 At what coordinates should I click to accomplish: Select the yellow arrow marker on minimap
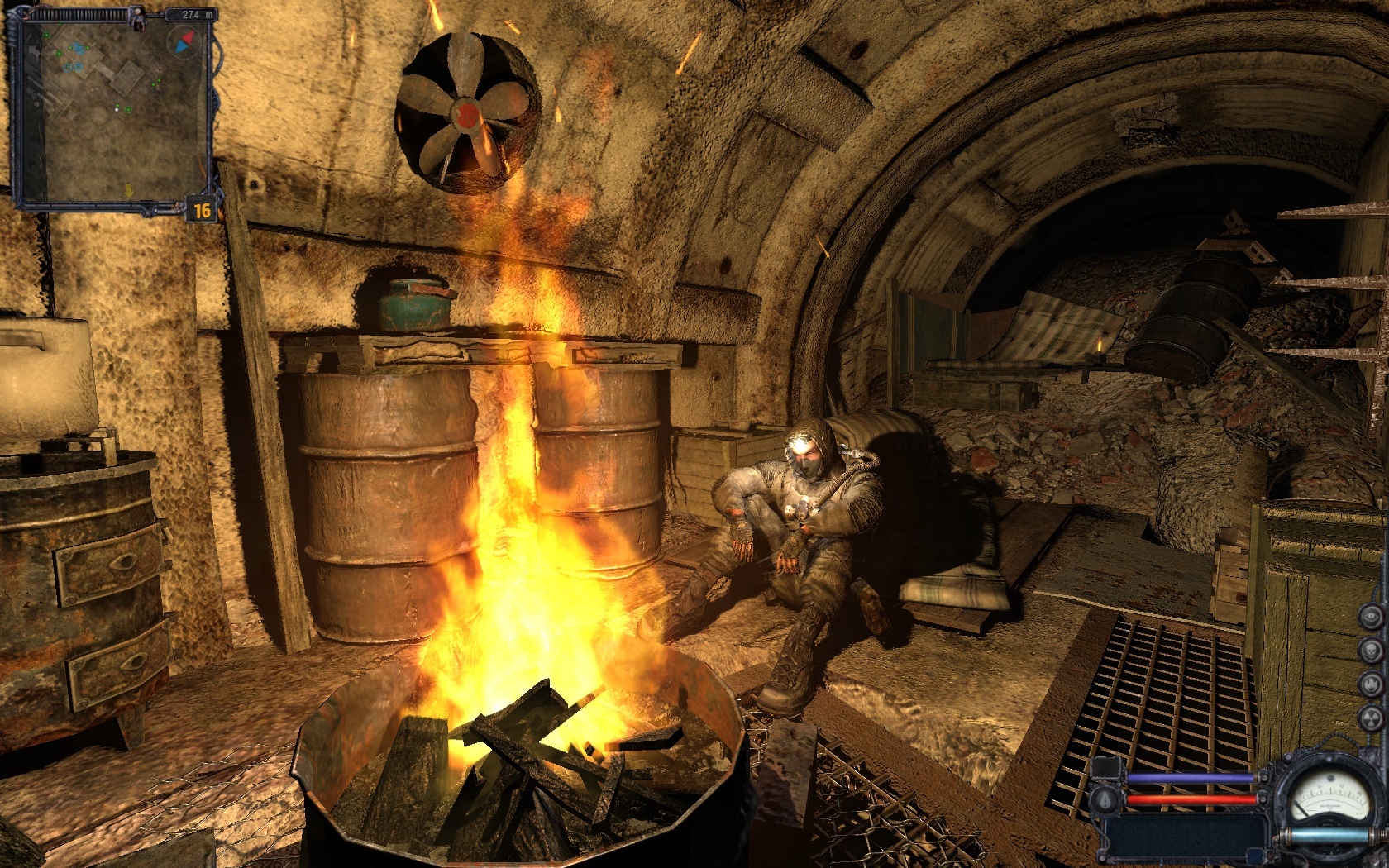(x=129, y=191)
